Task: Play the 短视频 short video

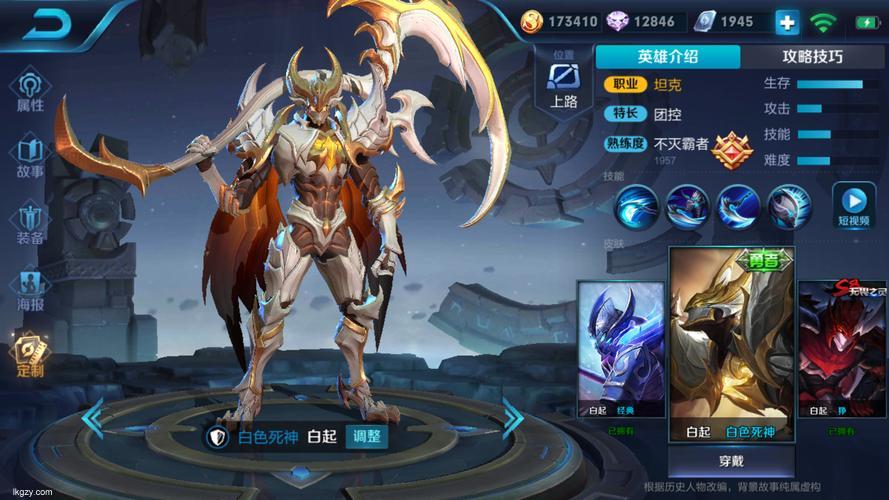Action: click(854, 206)
